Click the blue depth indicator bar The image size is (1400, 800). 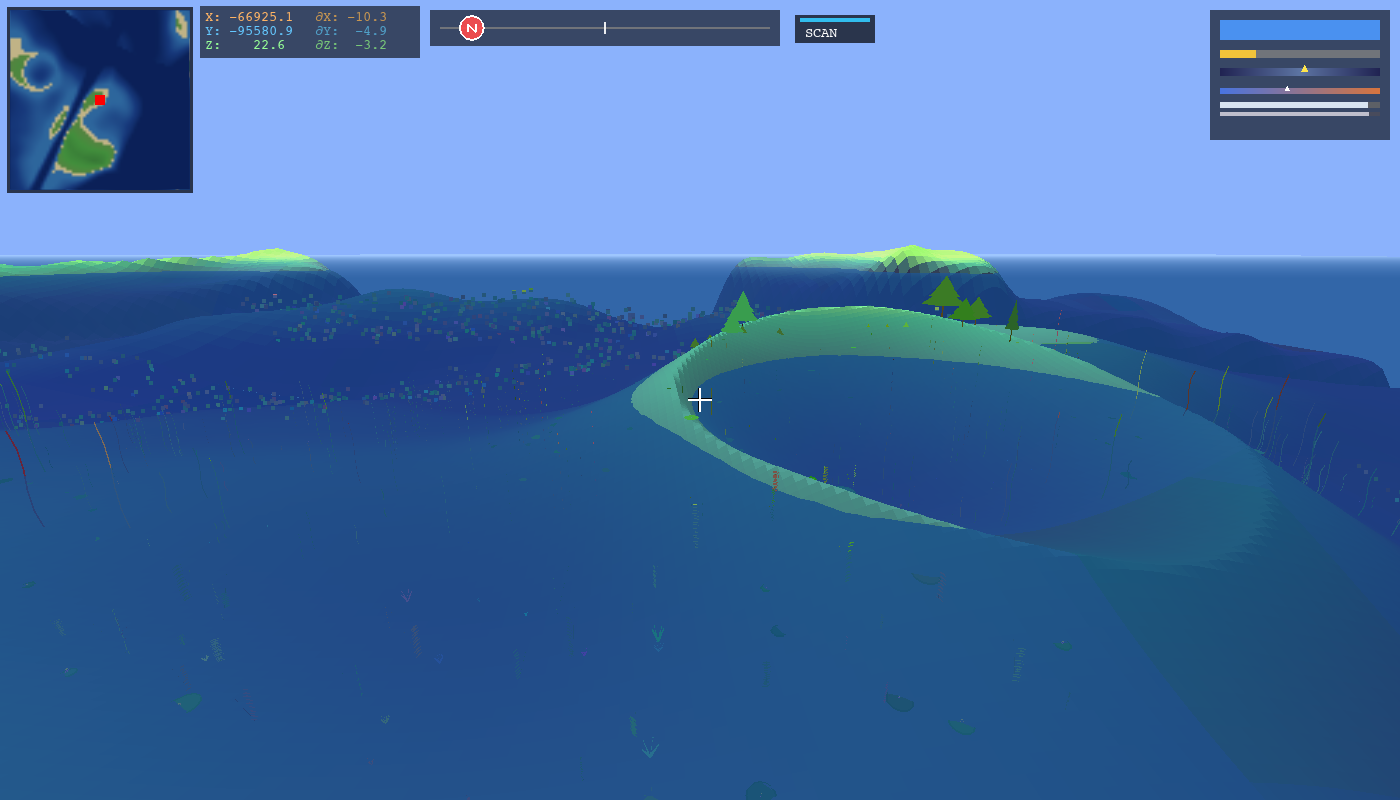(x=1298, y=29)
